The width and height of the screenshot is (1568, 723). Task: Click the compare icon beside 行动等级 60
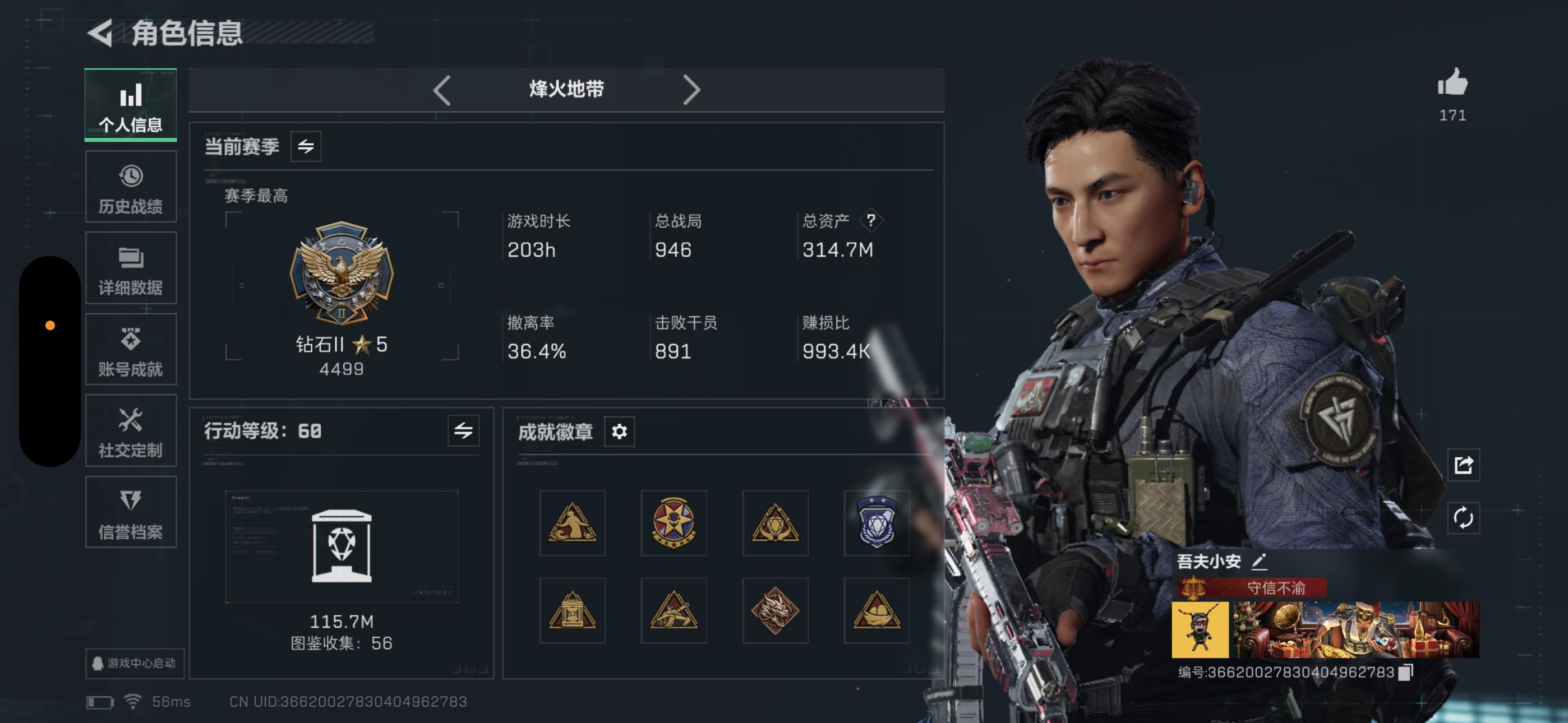(x=463, y=432)
